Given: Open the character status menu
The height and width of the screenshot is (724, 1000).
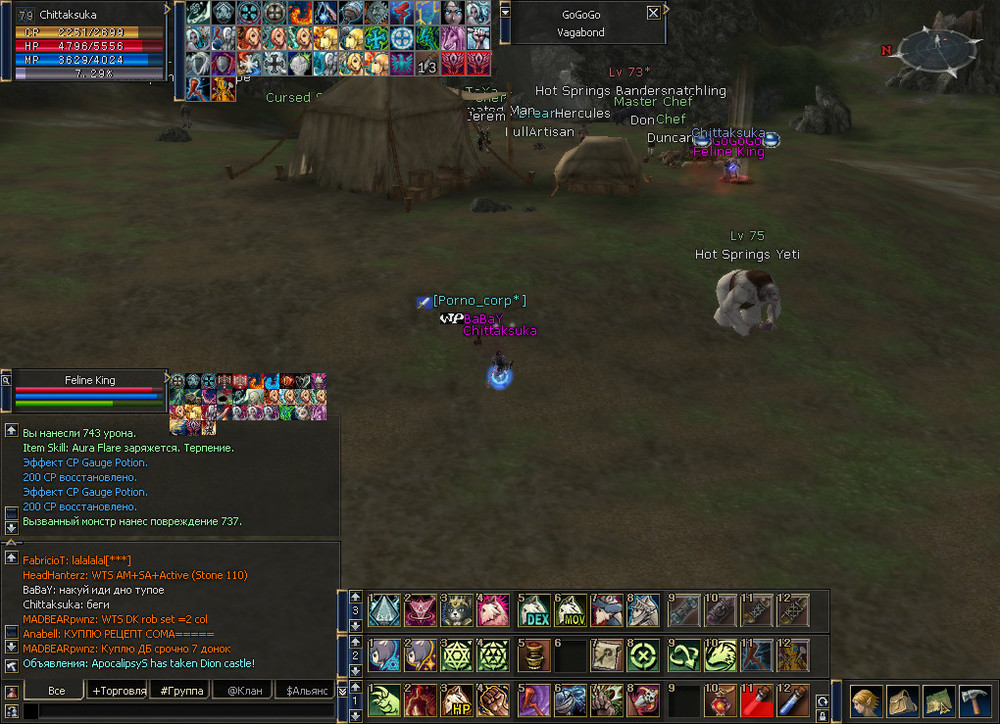Looking at the screenshot, I should click(866, 699).
